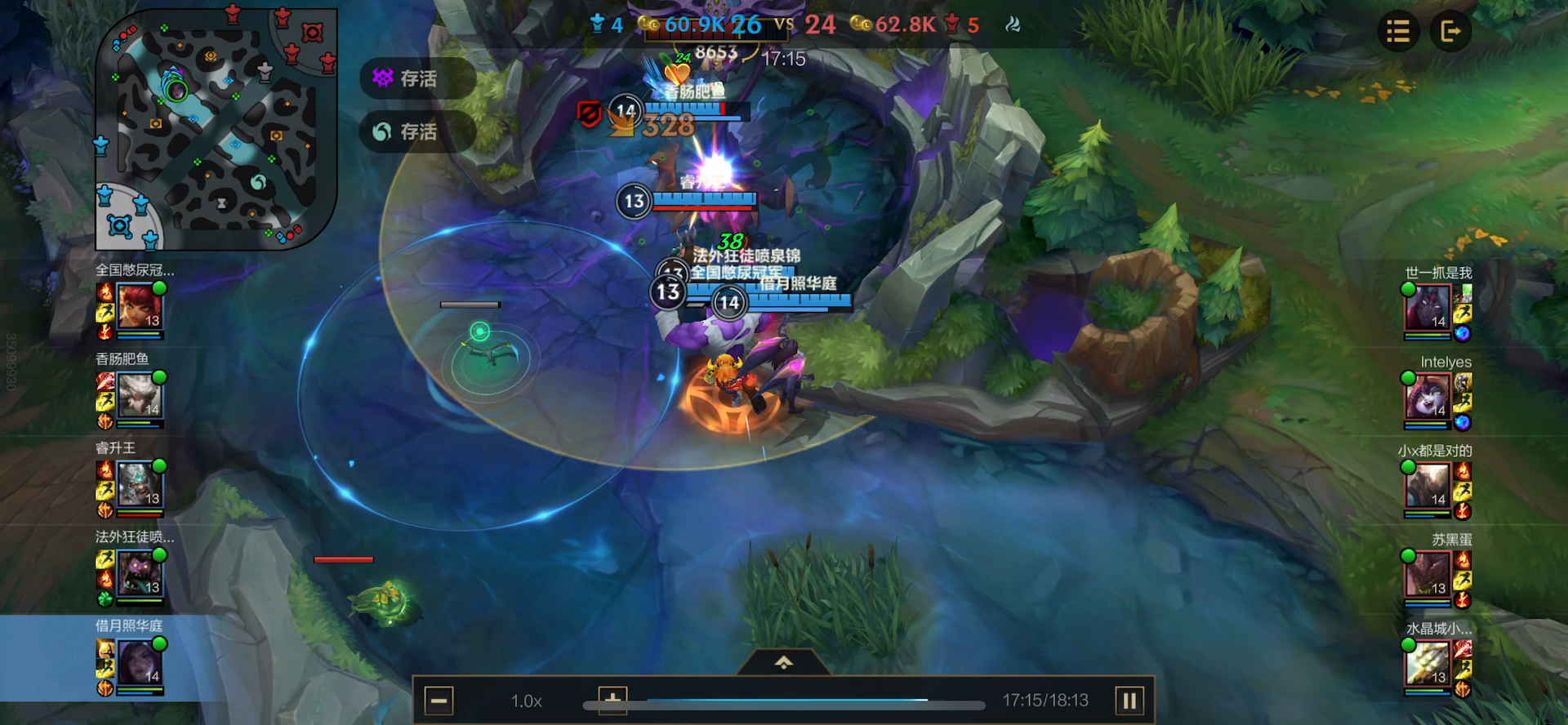Pause the replay playback
The image size is (1568, 725).
tap(1129, 701)
